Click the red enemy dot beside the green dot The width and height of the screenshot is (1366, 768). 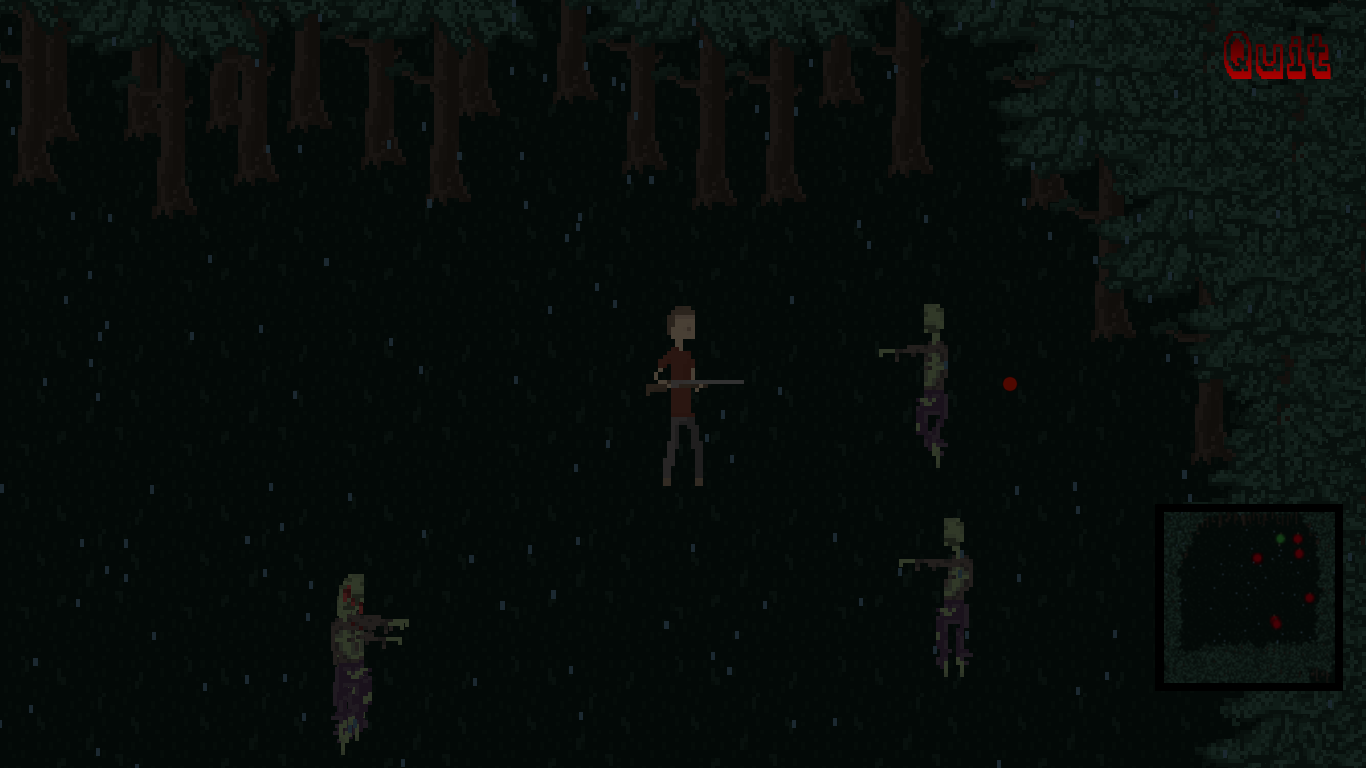coord(1298,539)
